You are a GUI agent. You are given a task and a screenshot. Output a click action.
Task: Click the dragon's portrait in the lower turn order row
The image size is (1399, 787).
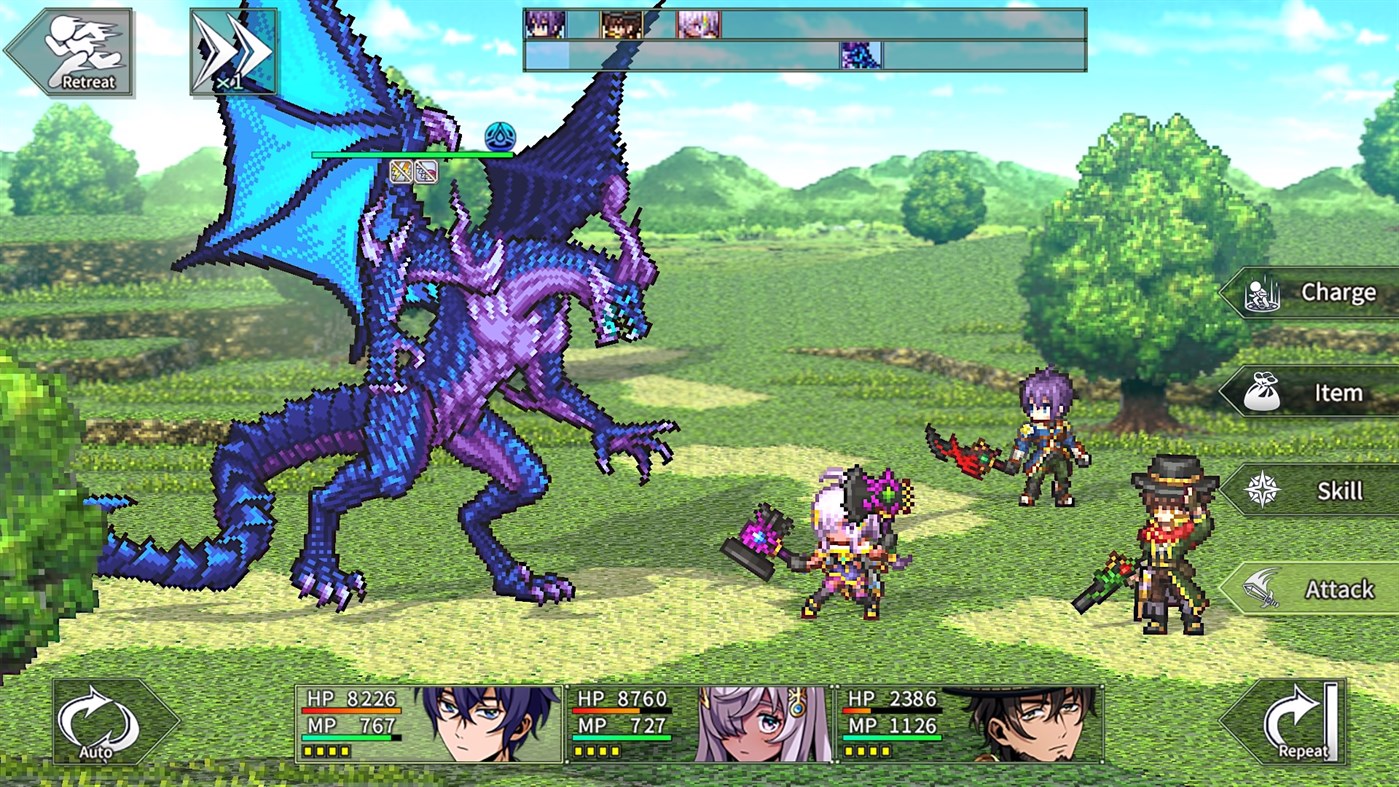click(860, 56)
